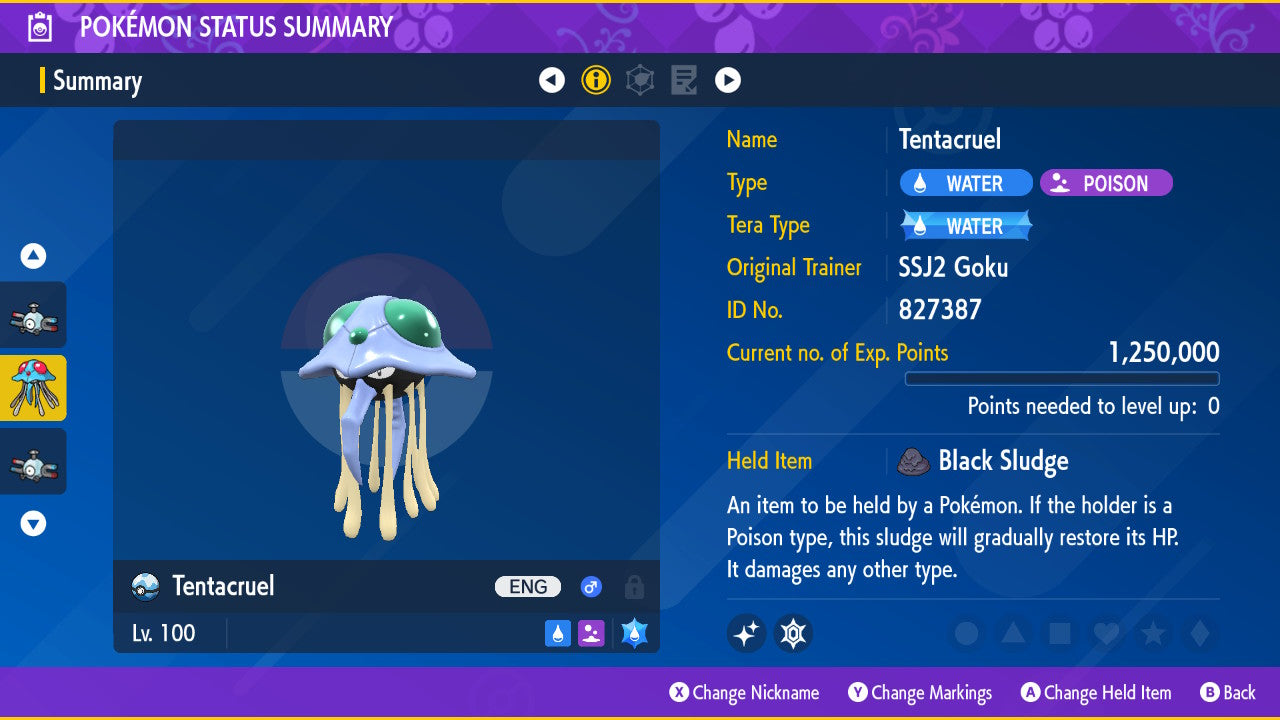The width and height of the screenshot is (1280, 720).
Task: Toggle the triangle marking
Action: point(1013,633)
